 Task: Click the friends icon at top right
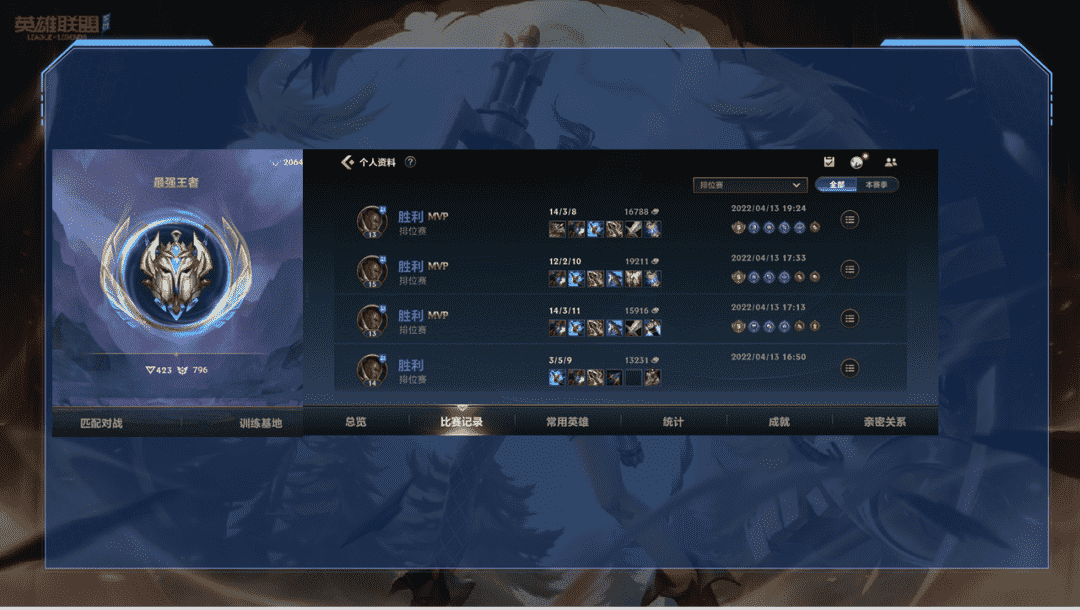pos(891,162)
